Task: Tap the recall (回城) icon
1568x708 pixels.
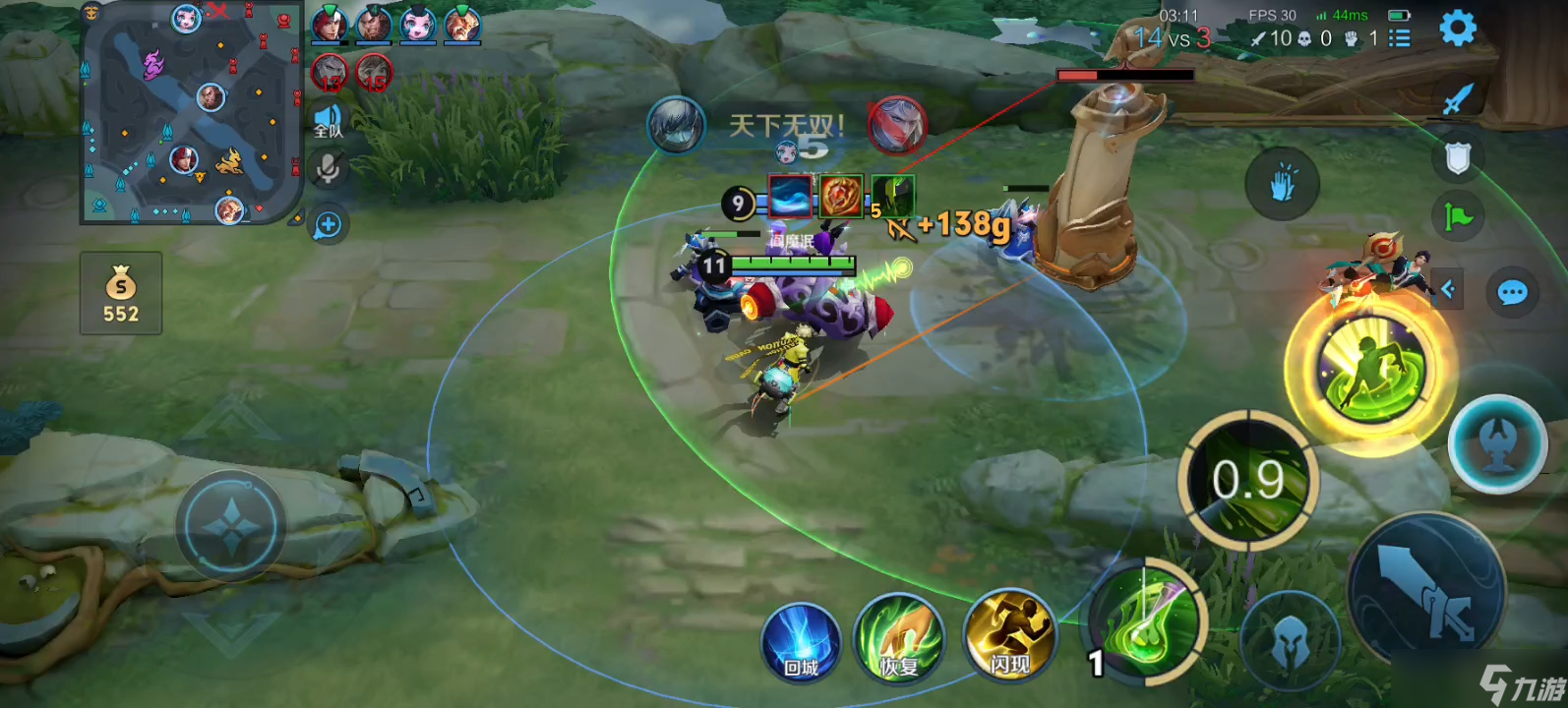Action: tap(802, 639)
